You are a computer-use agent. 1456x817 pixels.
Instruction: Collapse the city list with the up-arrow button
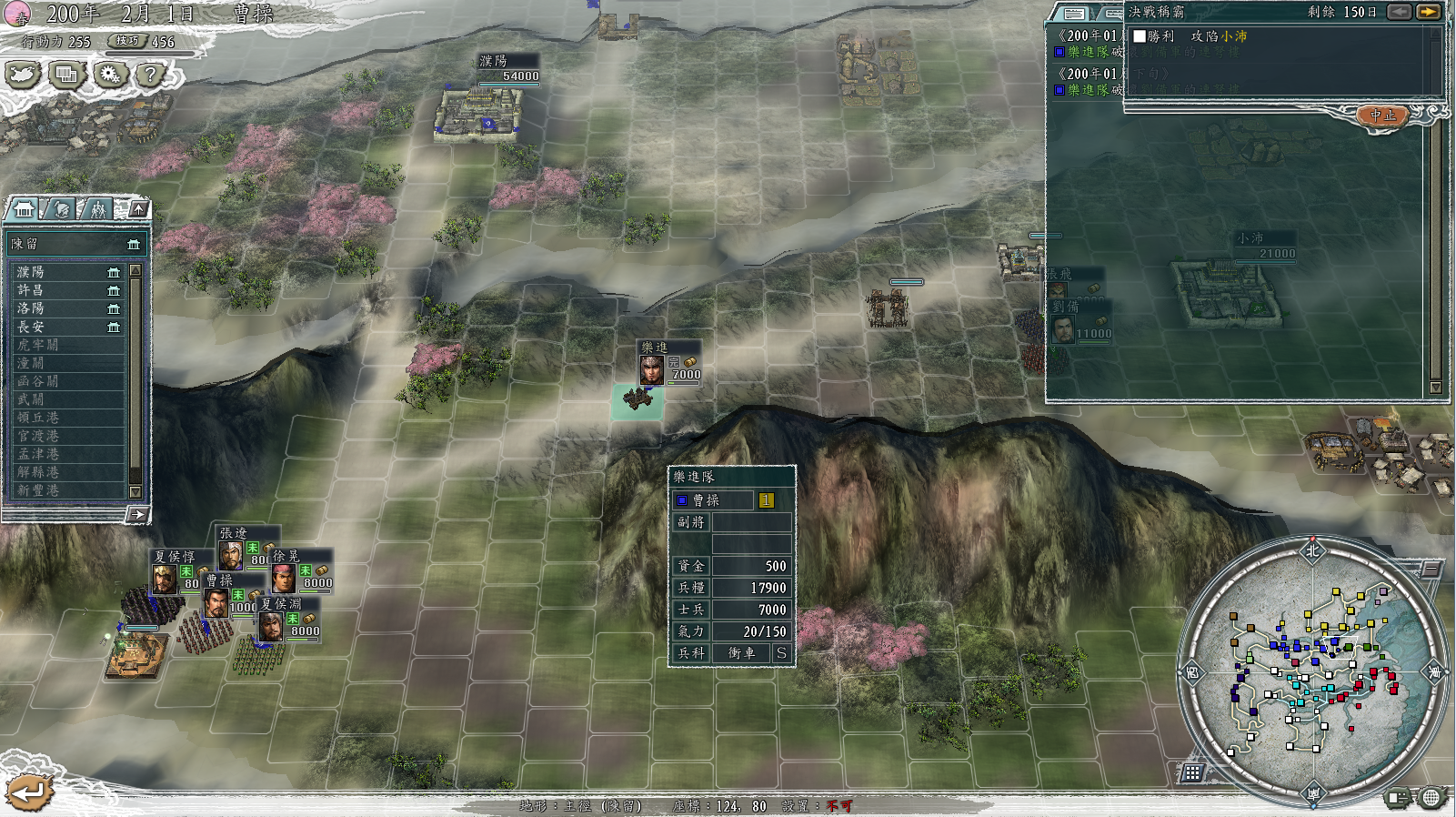coord(138,209)
